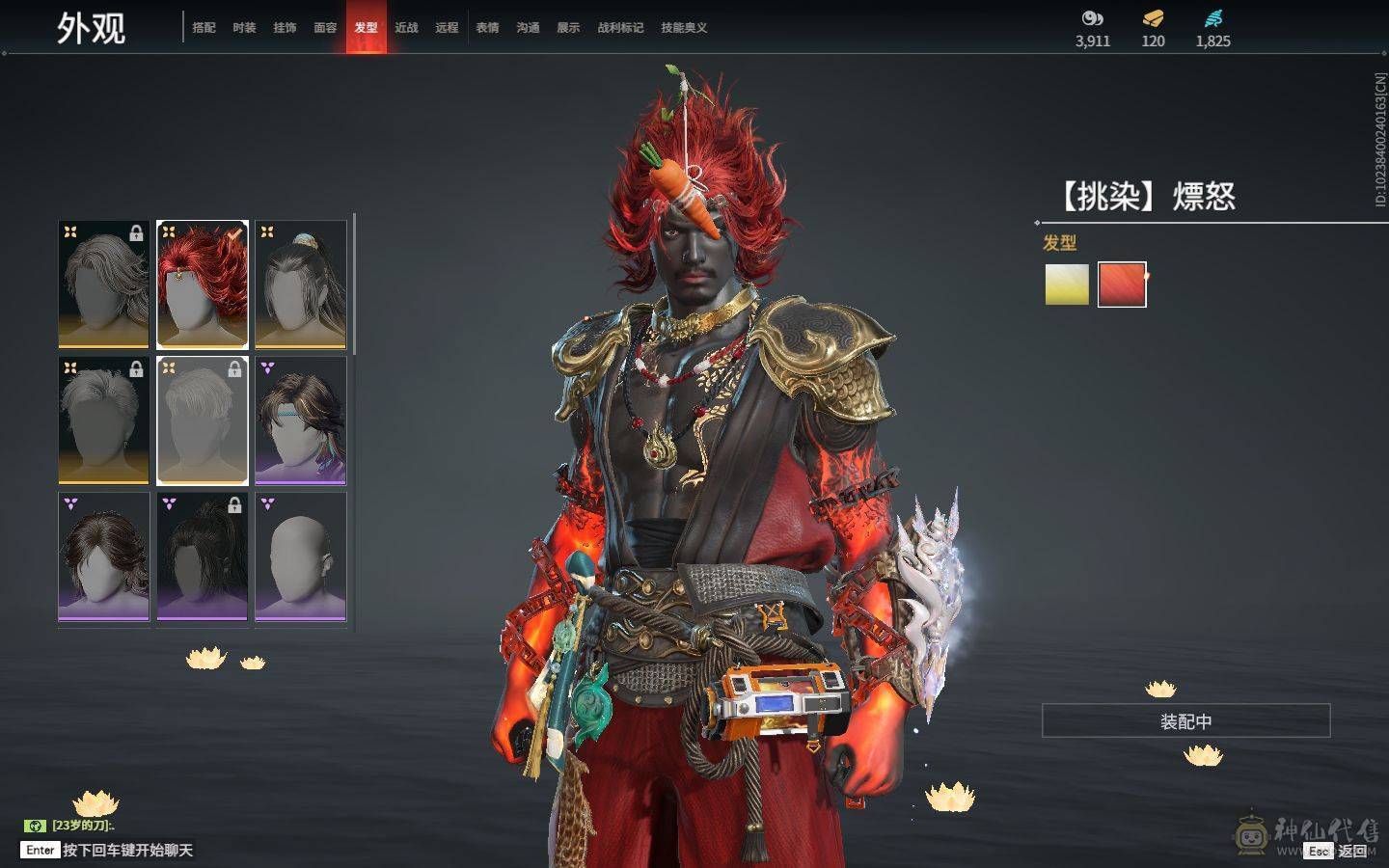Select the bald head option
The height and width of the screenshot is (868, 1389).
[301, 556]
